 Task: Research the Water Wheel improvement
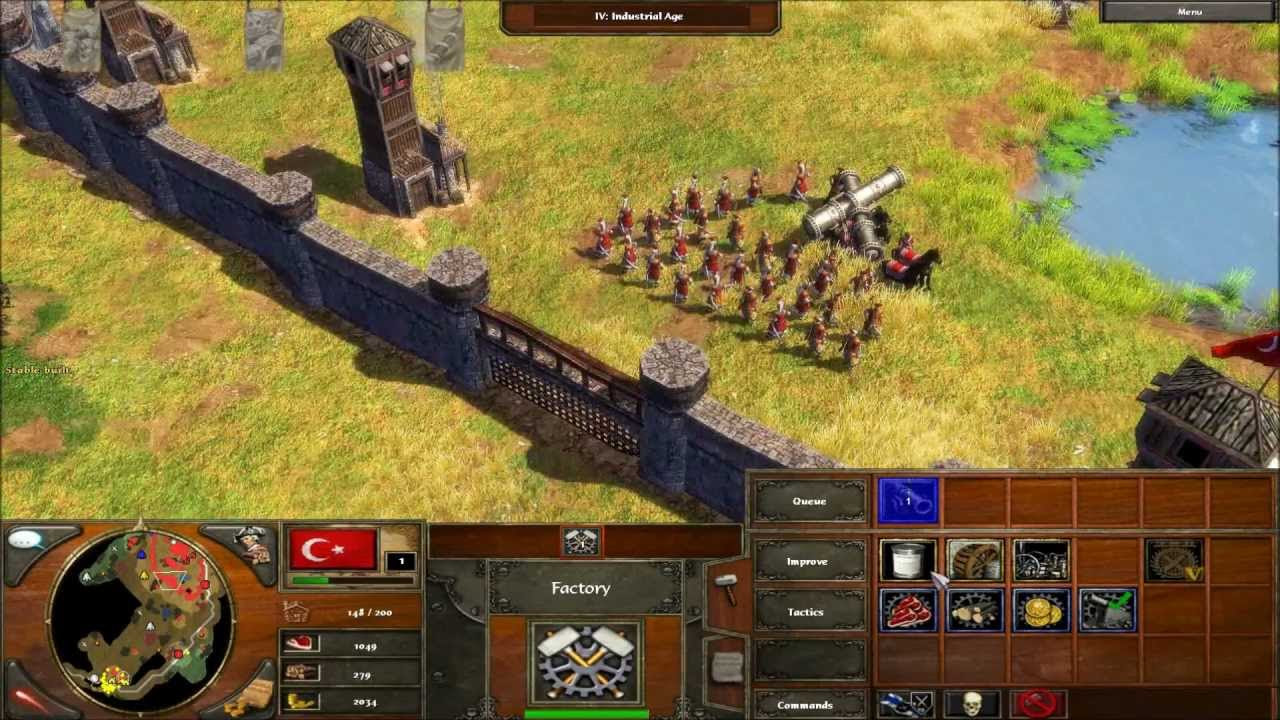point(973,561)
